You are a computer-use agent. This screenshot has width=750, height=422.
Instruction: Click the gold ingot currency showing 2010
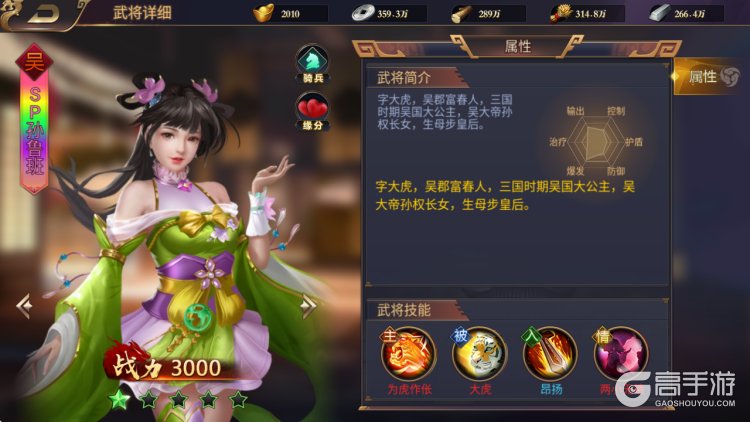point(288,14)
